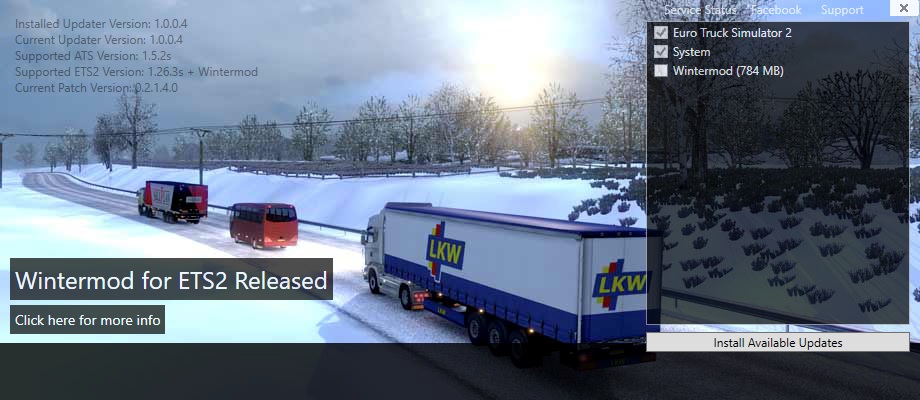Open the Support link
Viewport: 920px width, 400px height.
842,10
